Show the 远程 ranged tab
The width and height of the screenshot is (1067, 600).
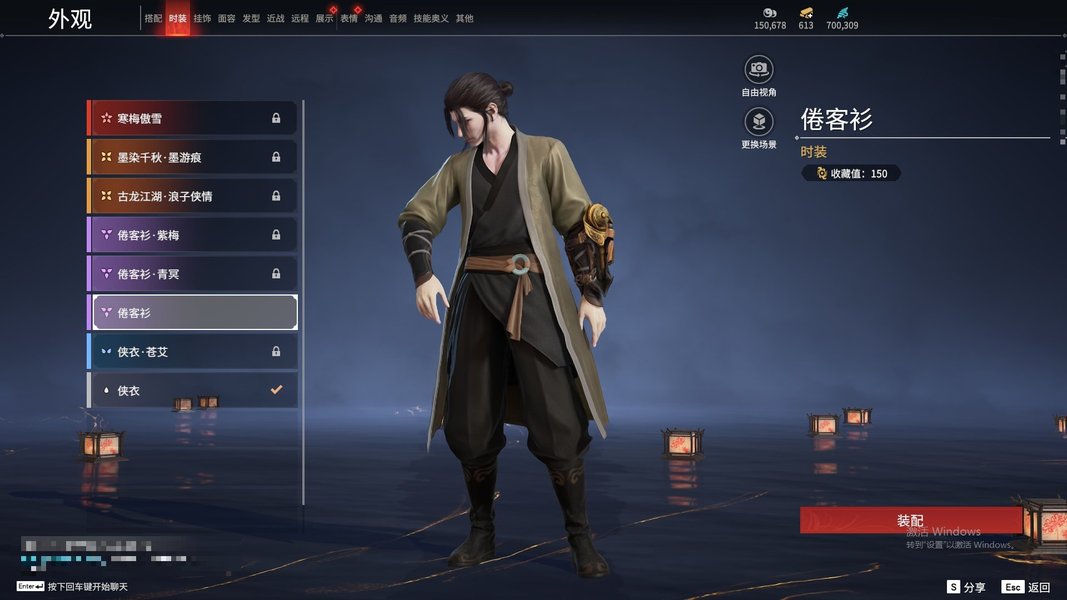[300, 19]
